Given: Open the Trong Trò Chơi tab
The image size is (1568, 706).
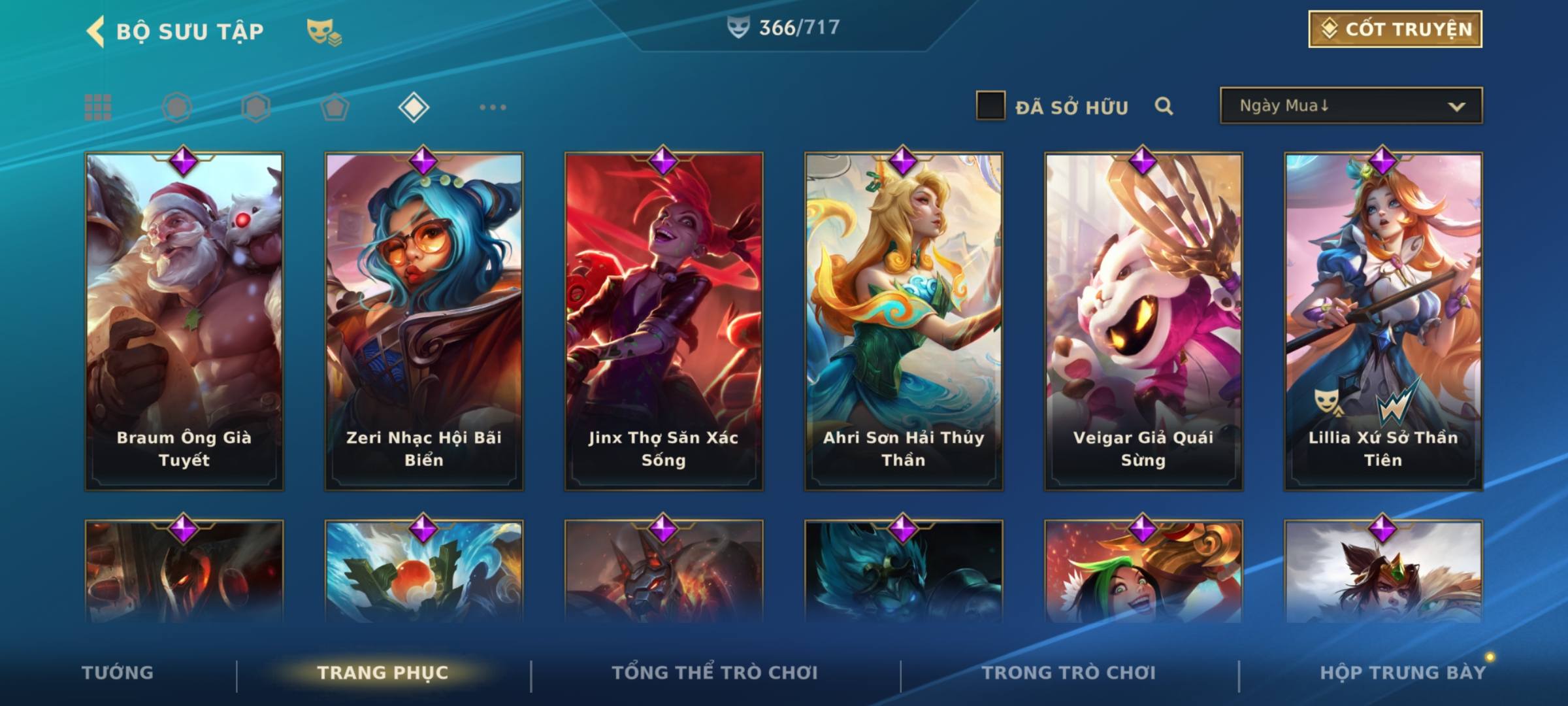Looking at the screenshot, I should pos(1069,673).
